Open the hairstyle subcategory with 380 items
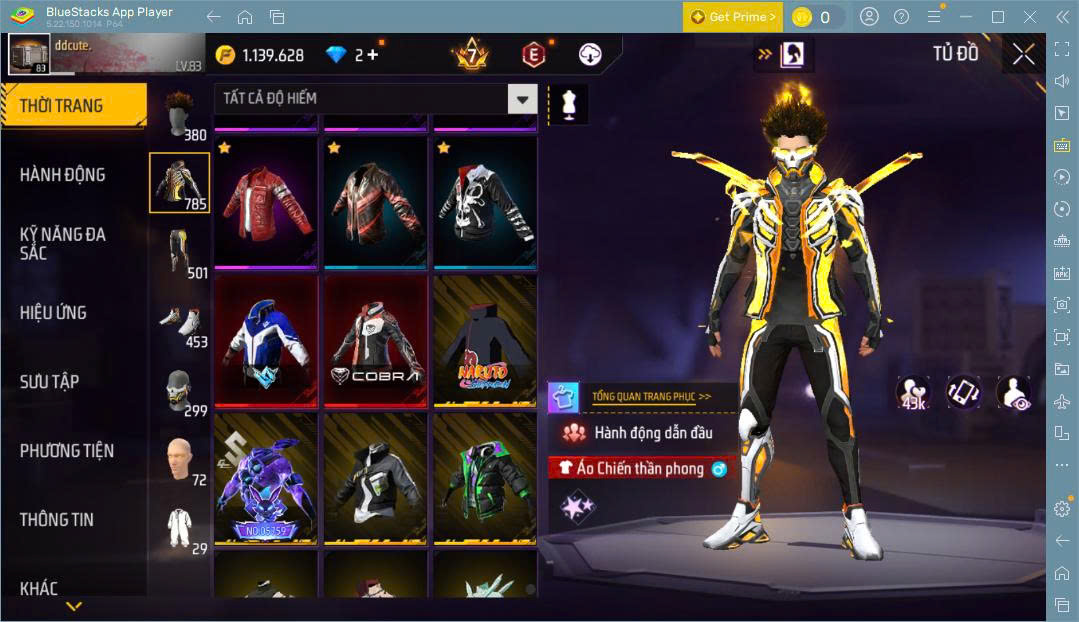 179,114
